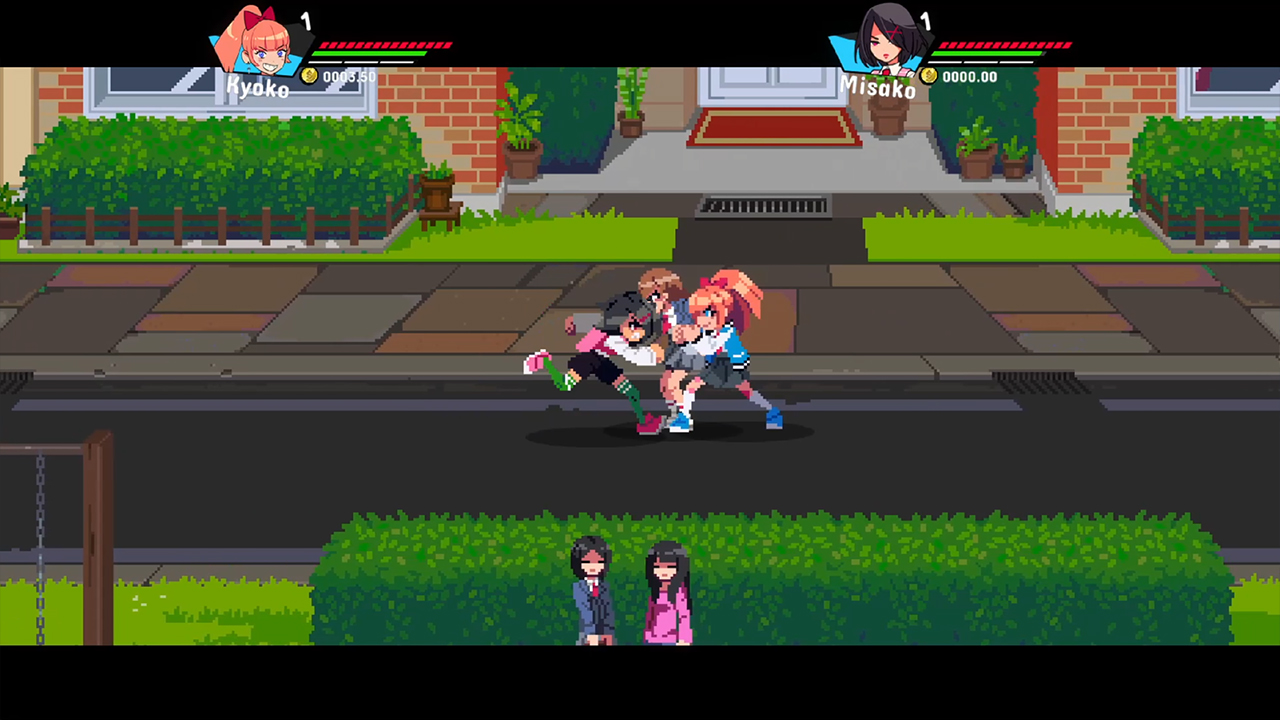Click Kyoko's level 1 badge
Image resolution: width=1280 pixels, height=720 pixels.
click(307, 19)
